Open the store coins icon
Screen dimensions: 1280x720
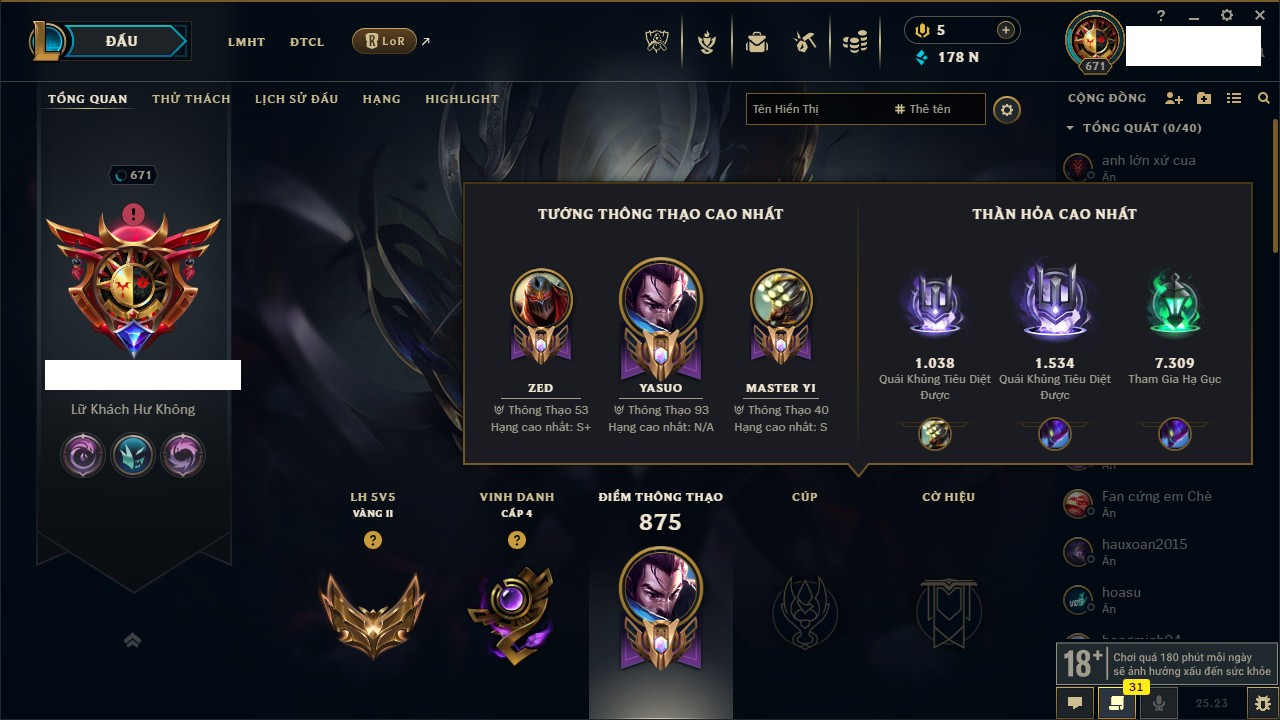point(854,42)
